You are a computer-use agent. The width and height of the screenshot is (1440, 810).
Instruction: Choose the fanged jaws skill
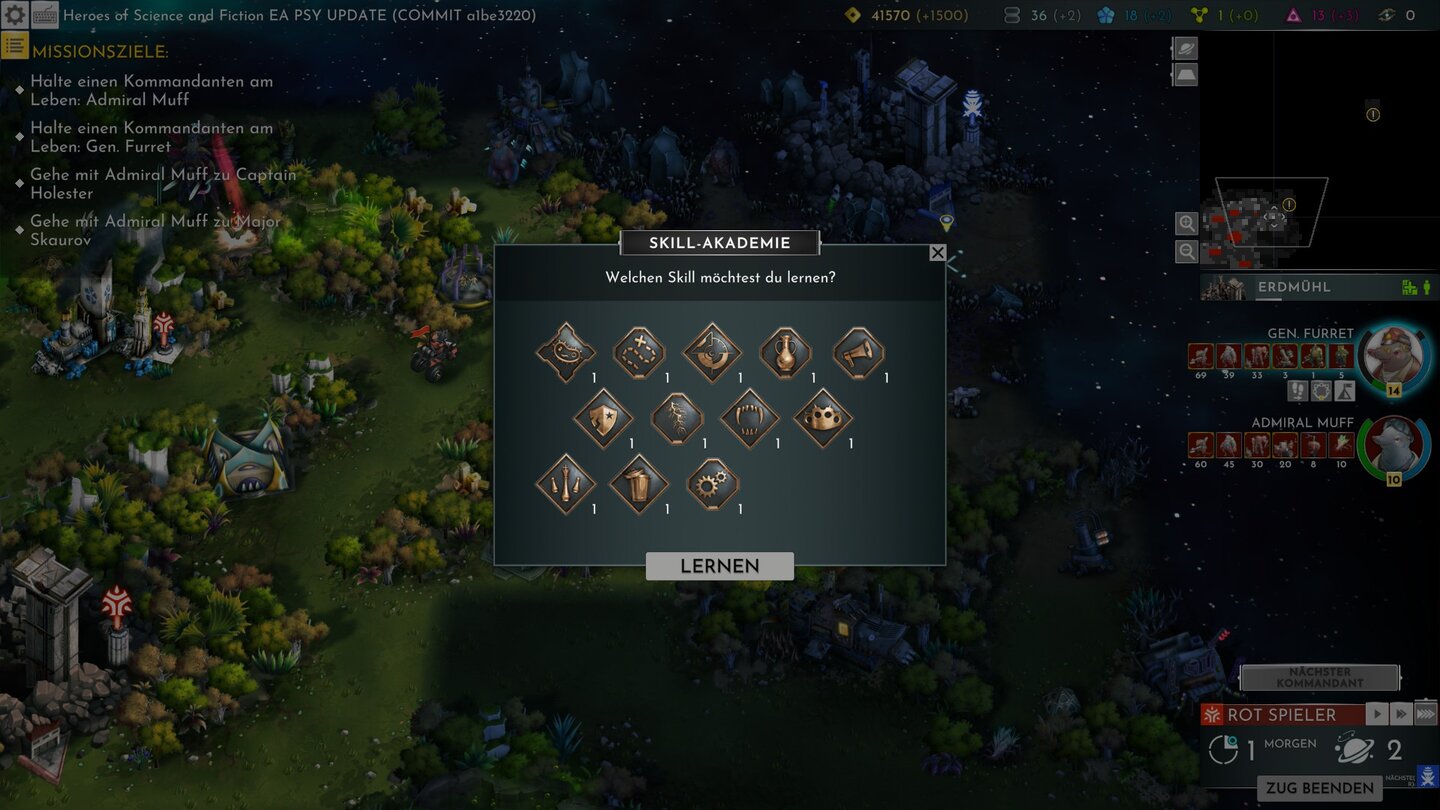coord(750,418)
